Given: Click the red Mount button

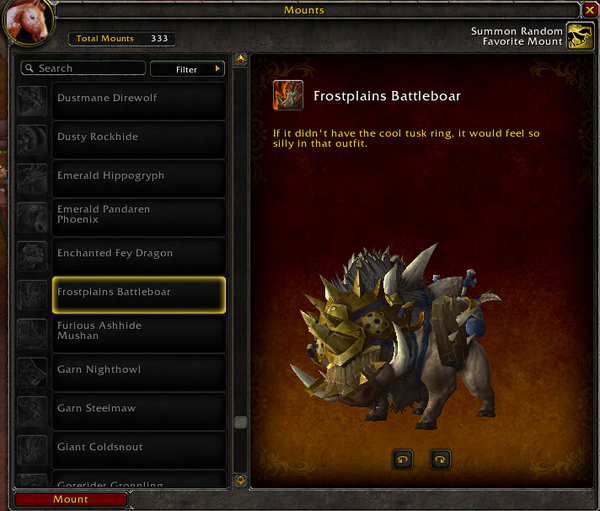Looking at the screenshot, I should coord(71,499).
